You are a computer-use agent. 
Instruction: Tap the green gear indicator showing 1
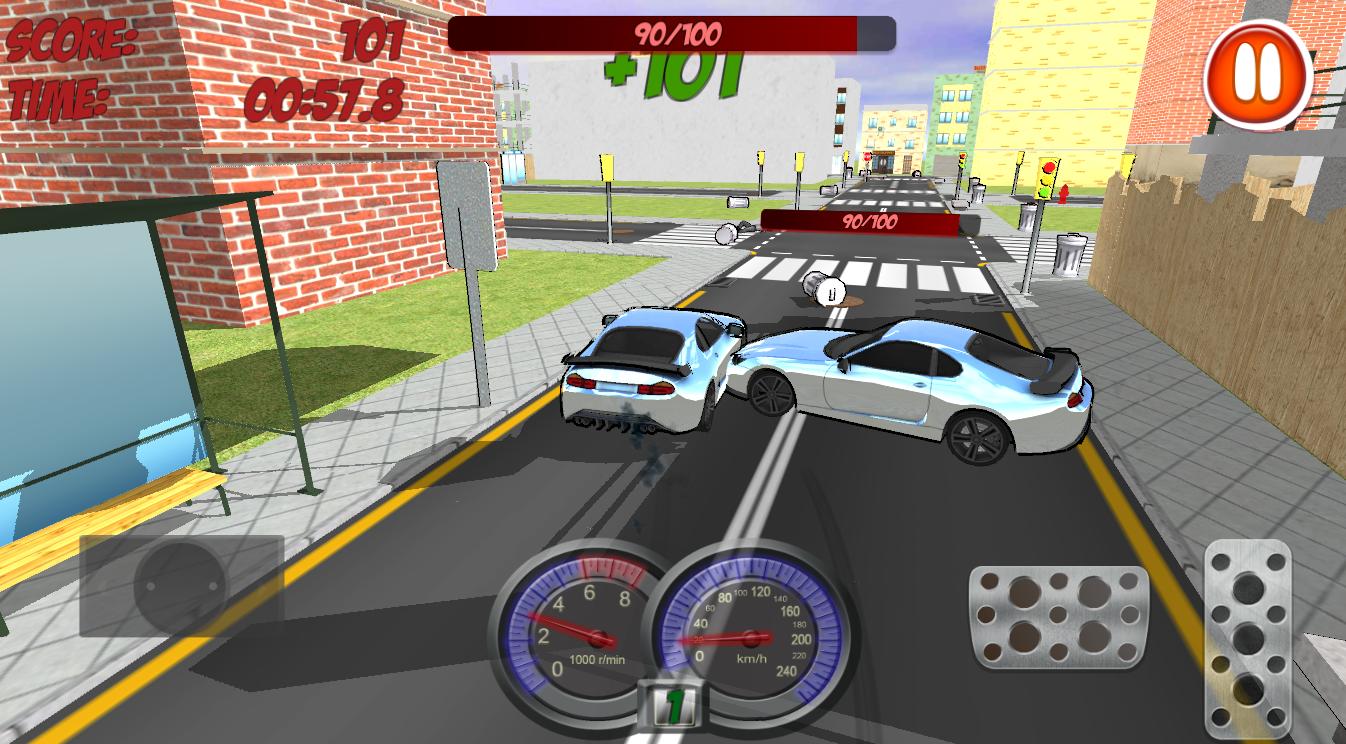point(673,706)
